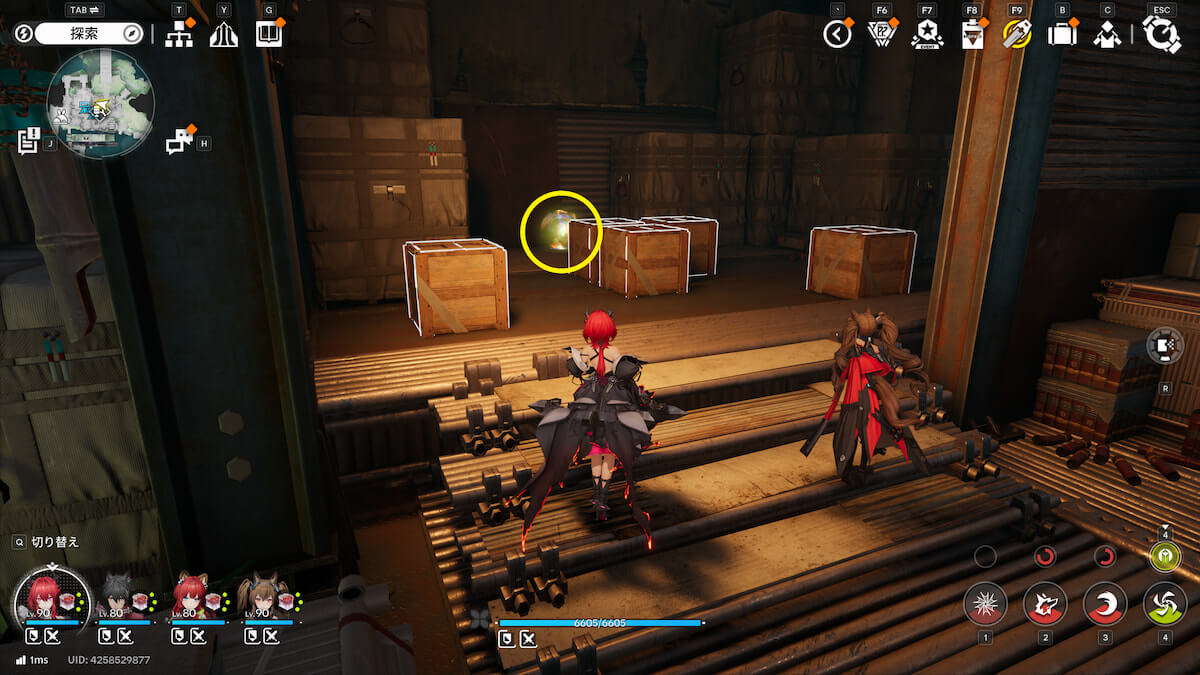Open the mission list document icon
This screenshot has width=1200, height=675.
[x=28, y=140]
